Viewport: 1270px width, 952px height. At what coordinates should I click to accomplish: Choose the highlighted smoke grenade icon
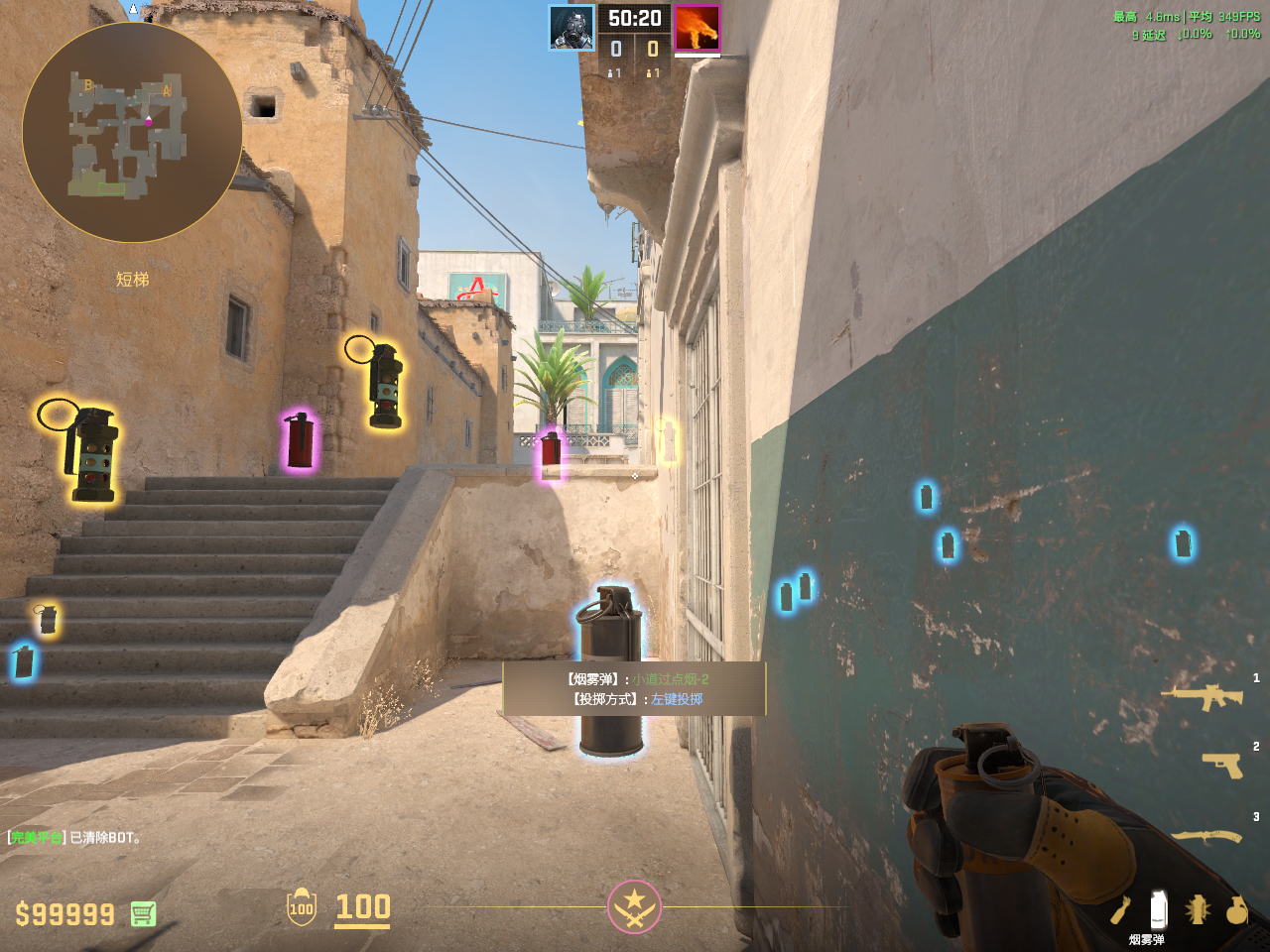point(1158,908)
